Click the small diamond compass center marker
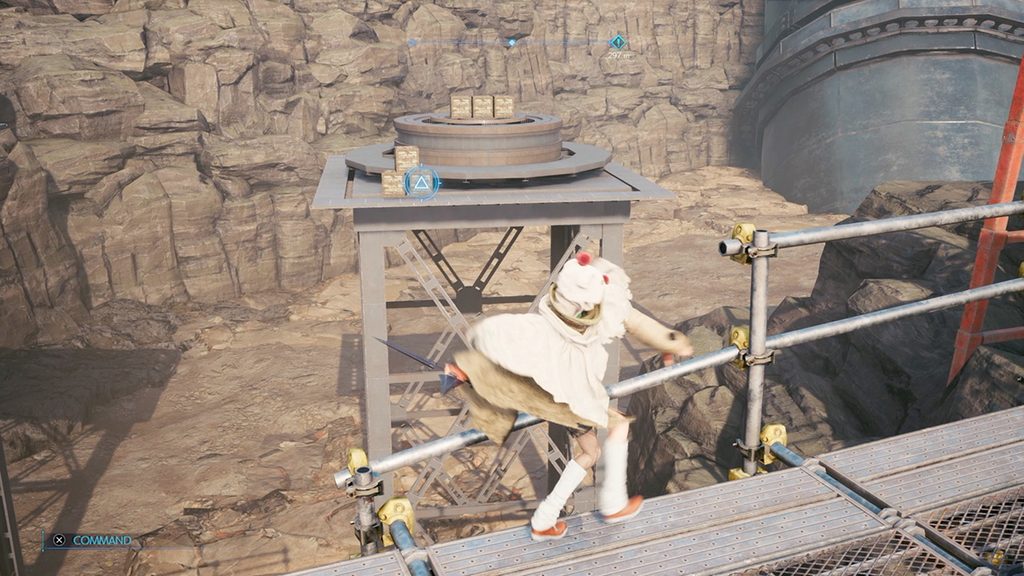The width and height of the screenshot is (1024, 576). pos(512,42)
